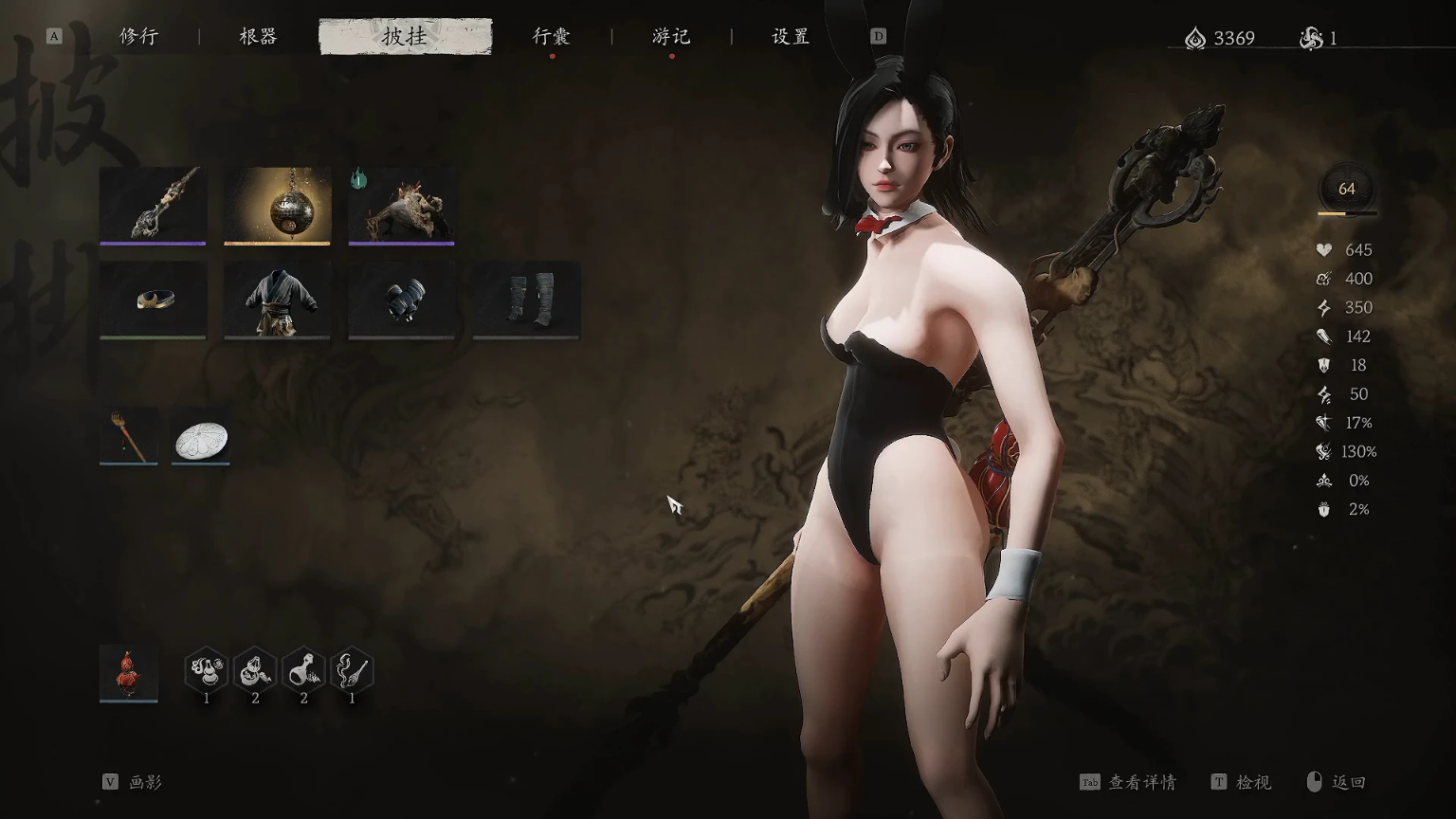This screenshot has height=819, width=1456.
Task: Select the leg greaves slot
Action: 526,300
